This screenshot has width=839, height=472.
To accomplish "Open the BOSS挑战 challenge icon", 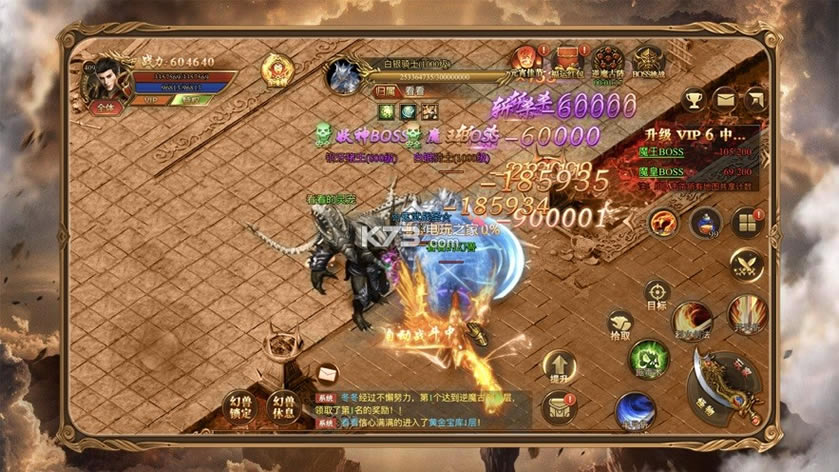I will click(647, 62).
